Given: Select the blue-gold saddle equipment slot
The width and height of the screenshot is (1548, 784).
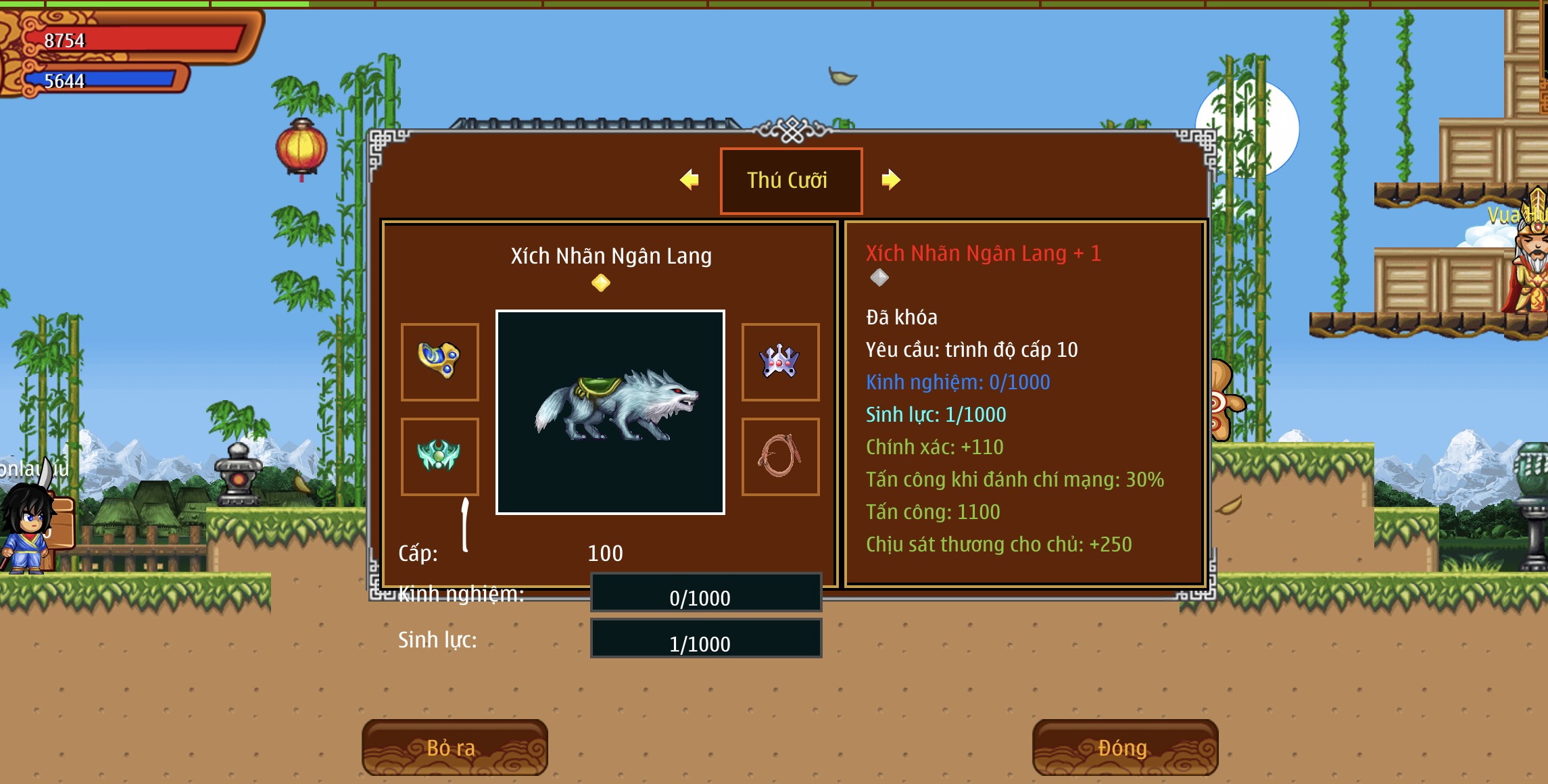Looking at the screenshot, I should coord(440,362).
